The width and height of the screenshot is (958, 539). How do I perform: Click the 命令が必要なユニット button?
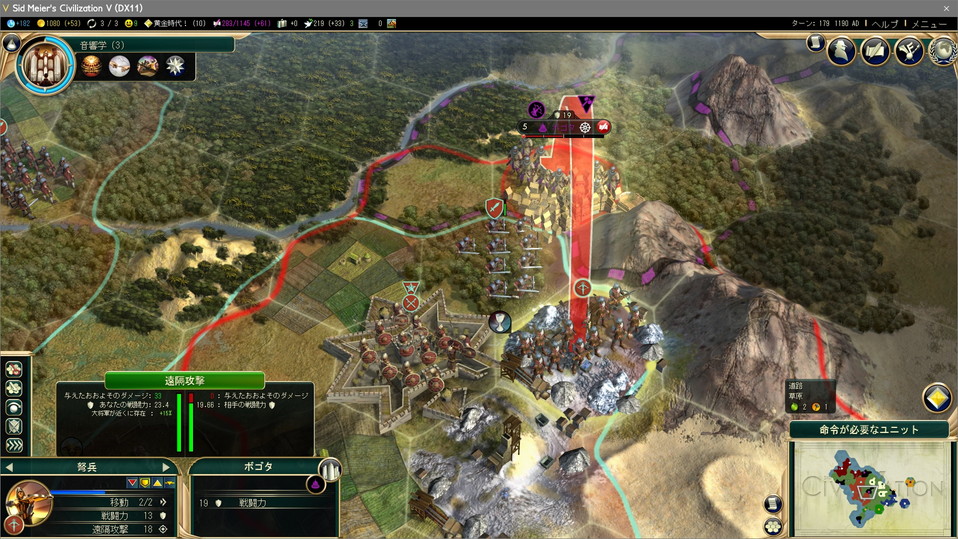click(x=869, y=429)
